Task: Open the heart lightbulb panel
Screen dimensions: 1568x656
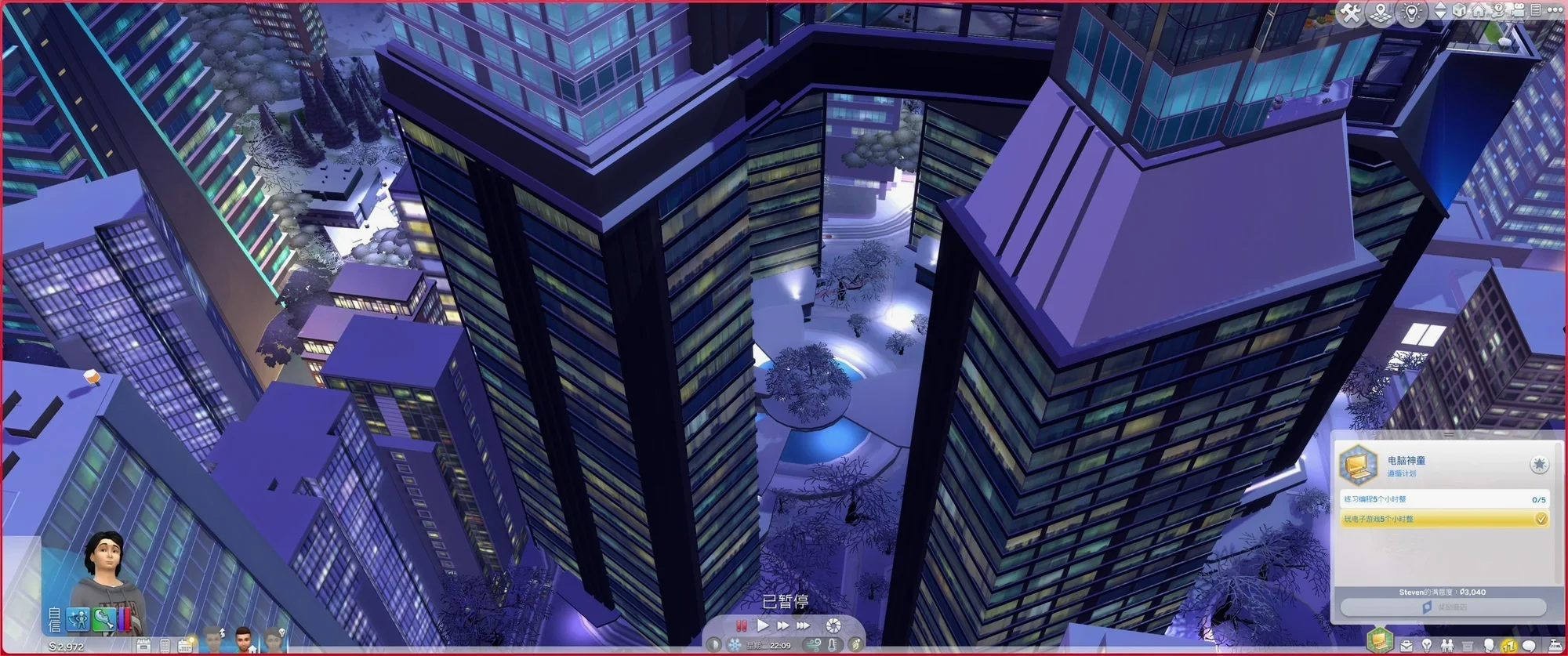Action: click(1411, 13)
